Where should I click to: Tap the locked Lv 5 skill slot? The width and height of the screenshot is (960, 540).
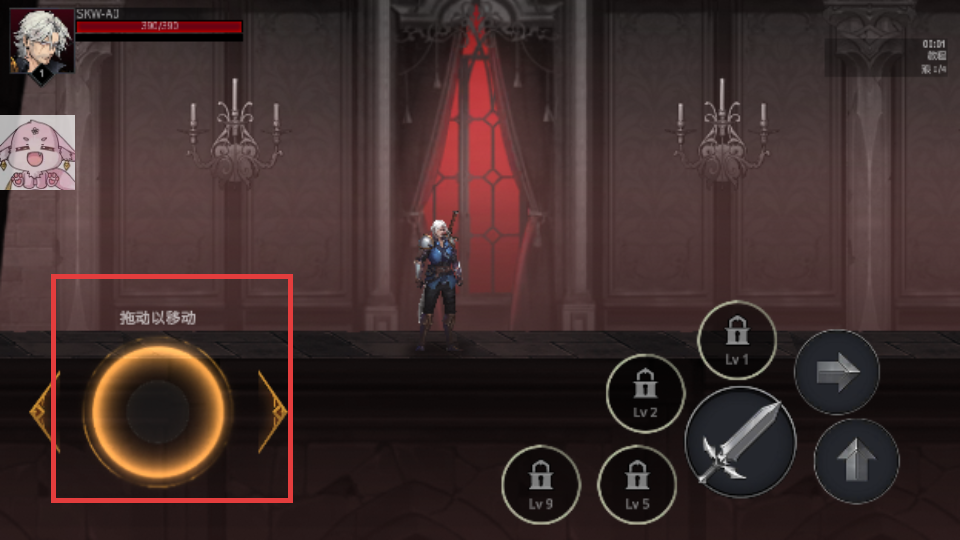[637, 484]
